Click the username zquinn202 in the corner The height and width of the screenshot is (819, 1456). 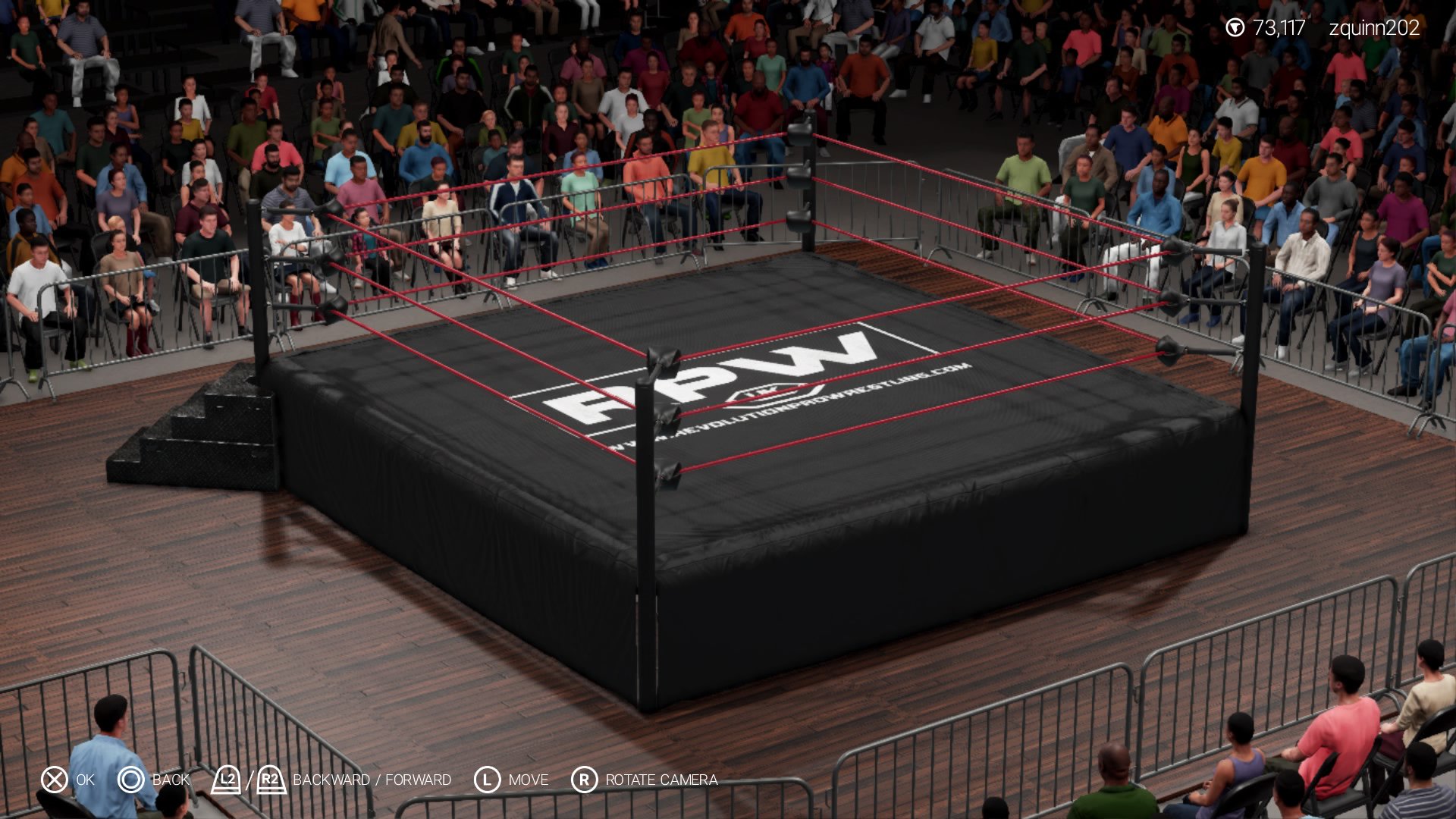[1374, 29]
